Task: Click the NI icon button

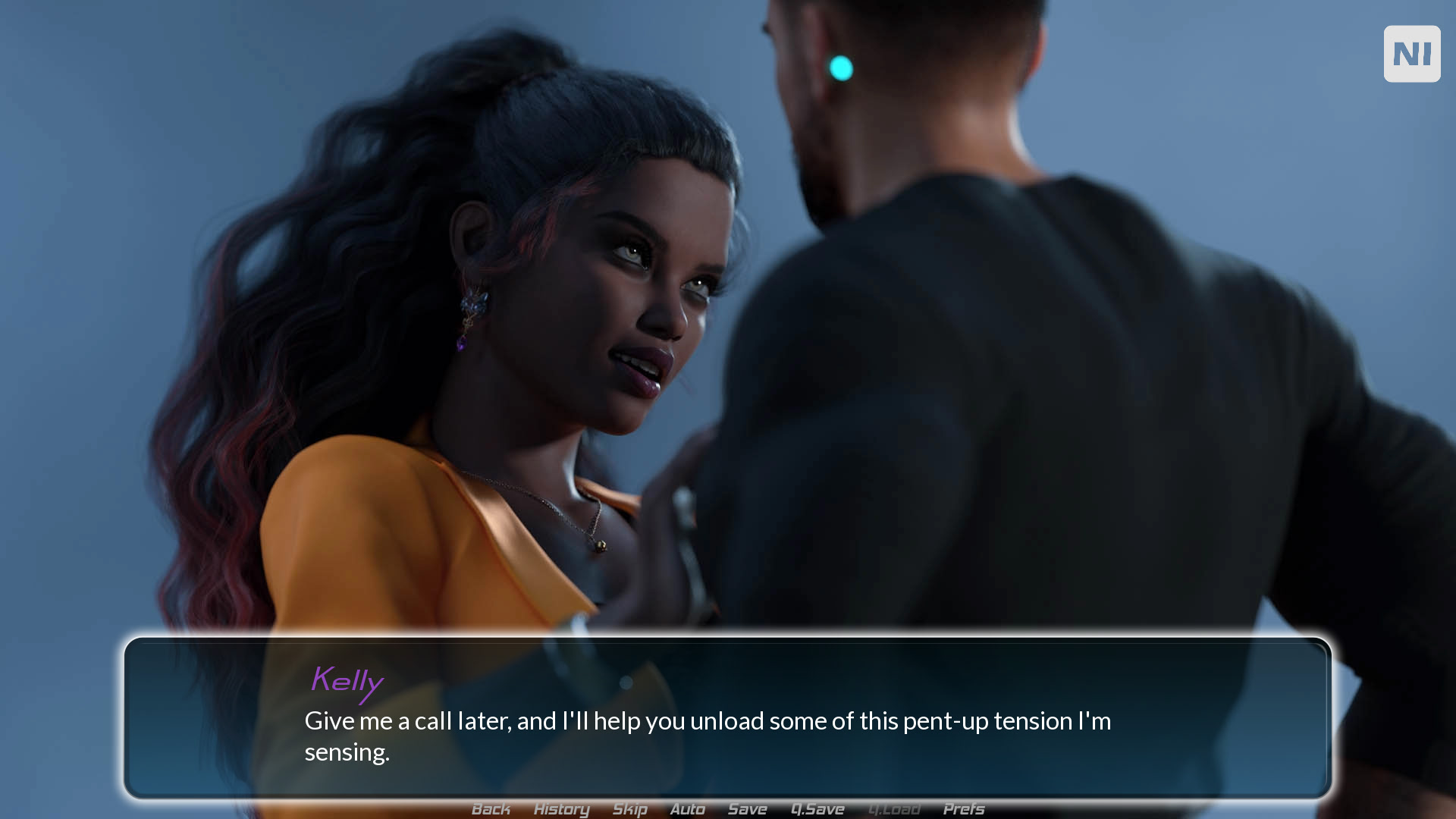Action: (1411, 54)
